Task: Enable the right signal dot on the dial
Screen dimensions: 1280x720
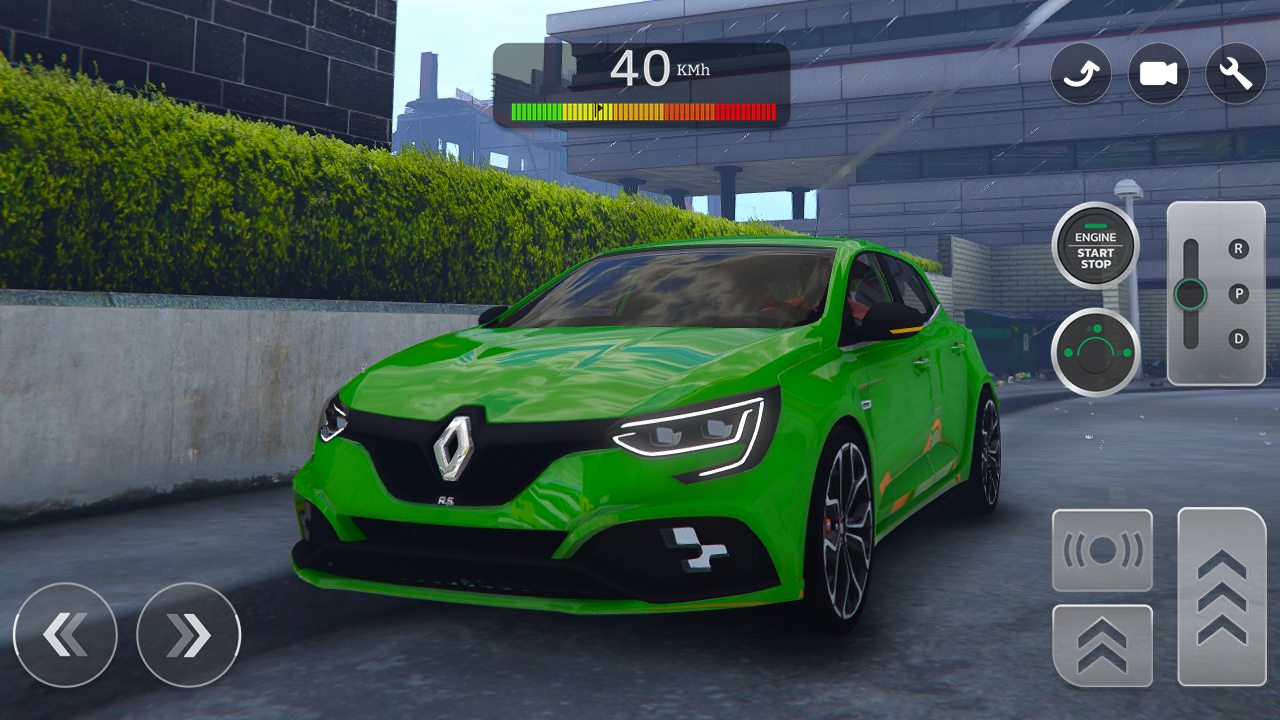Action: point(1126,352)
